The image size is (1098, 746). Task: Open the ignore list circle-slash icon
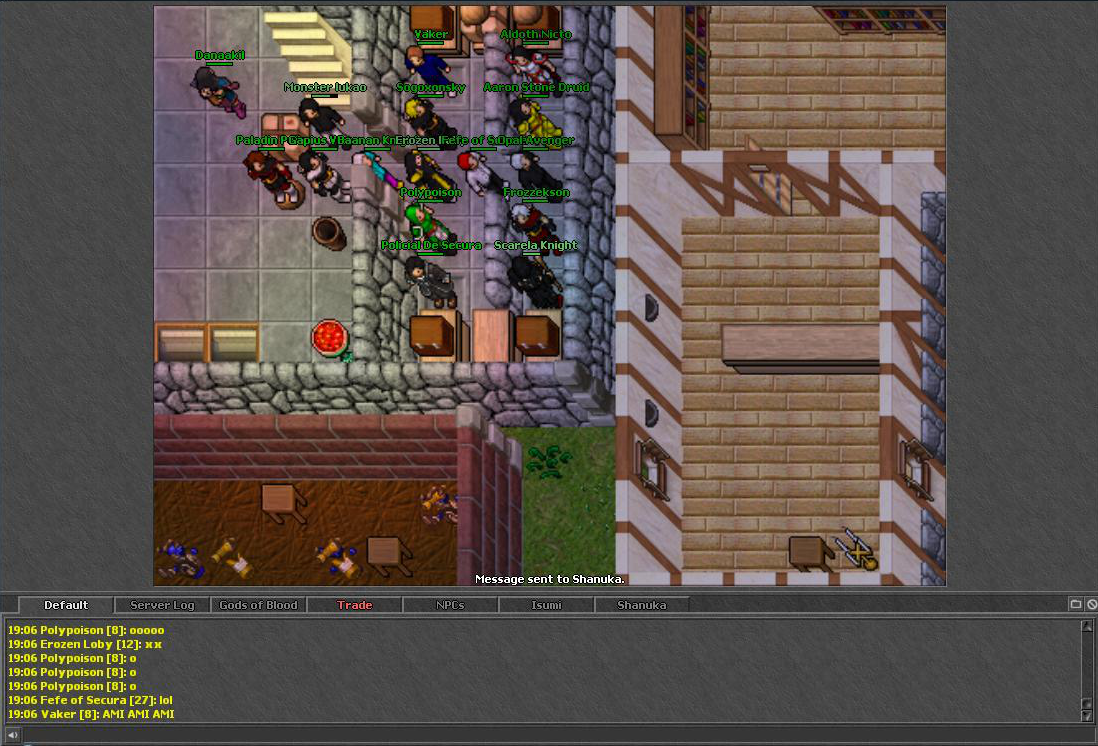click(x=1091, y=604)
